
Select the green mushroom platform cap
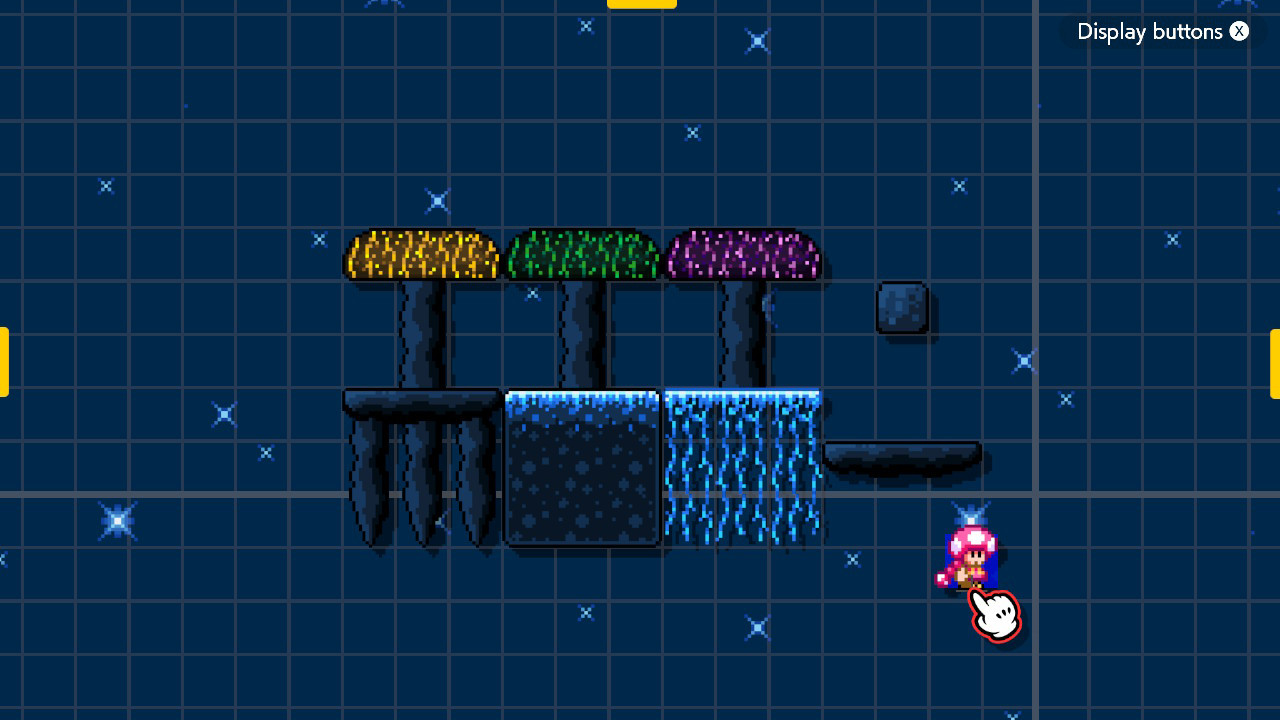[x=583, y=255]
